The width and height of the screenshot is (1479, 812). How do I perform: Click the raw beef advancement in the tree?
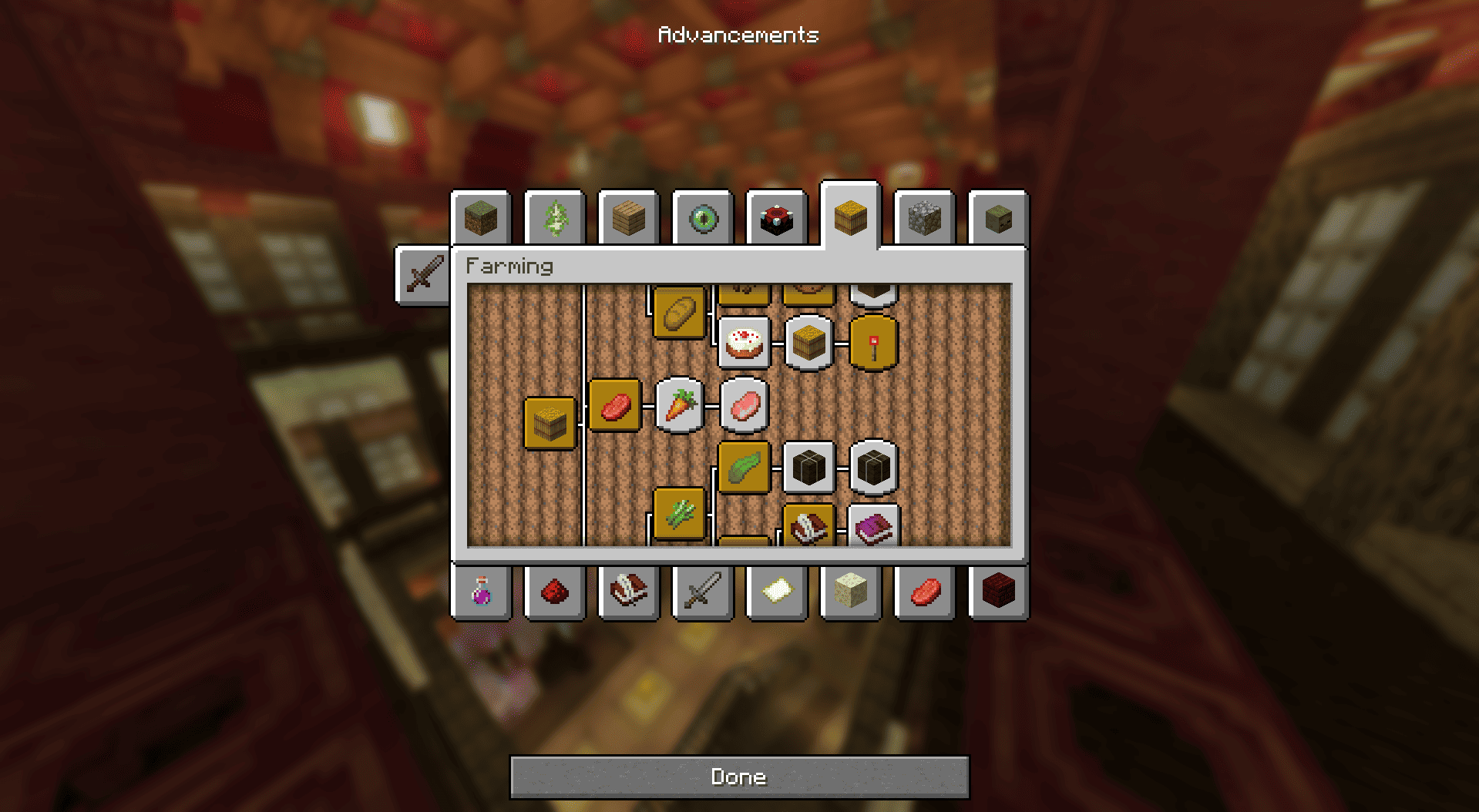(614, 405)
